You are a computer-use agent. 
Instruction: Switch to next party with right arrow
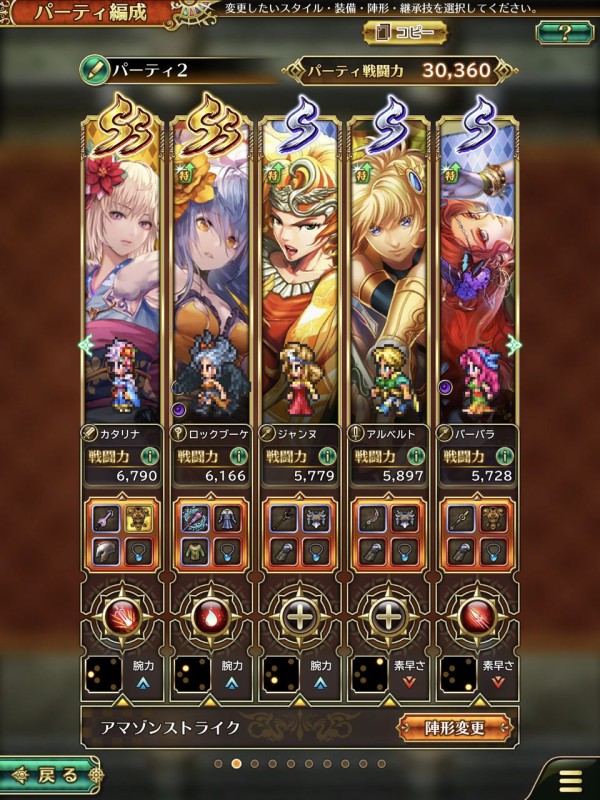click(514, 345)
